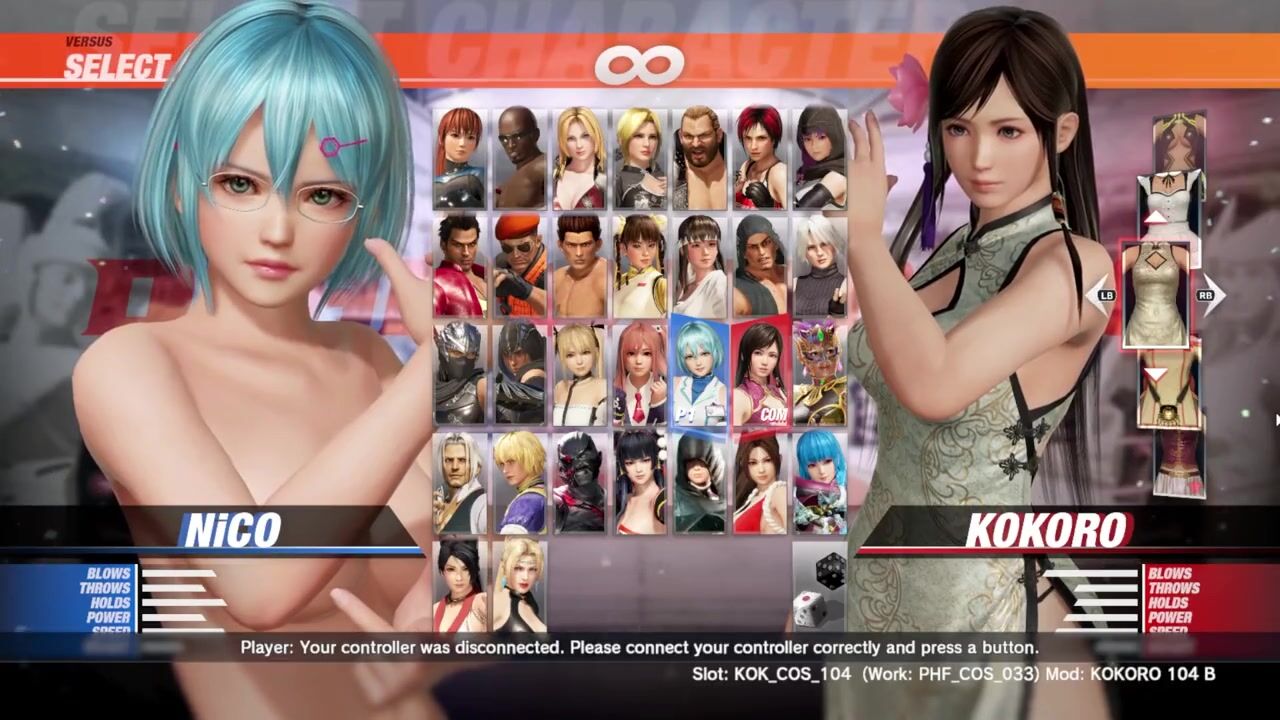The image size is (1280, 720).
Task: Select blue-haired Kula Diamond
Action: [x=820, y=482]
